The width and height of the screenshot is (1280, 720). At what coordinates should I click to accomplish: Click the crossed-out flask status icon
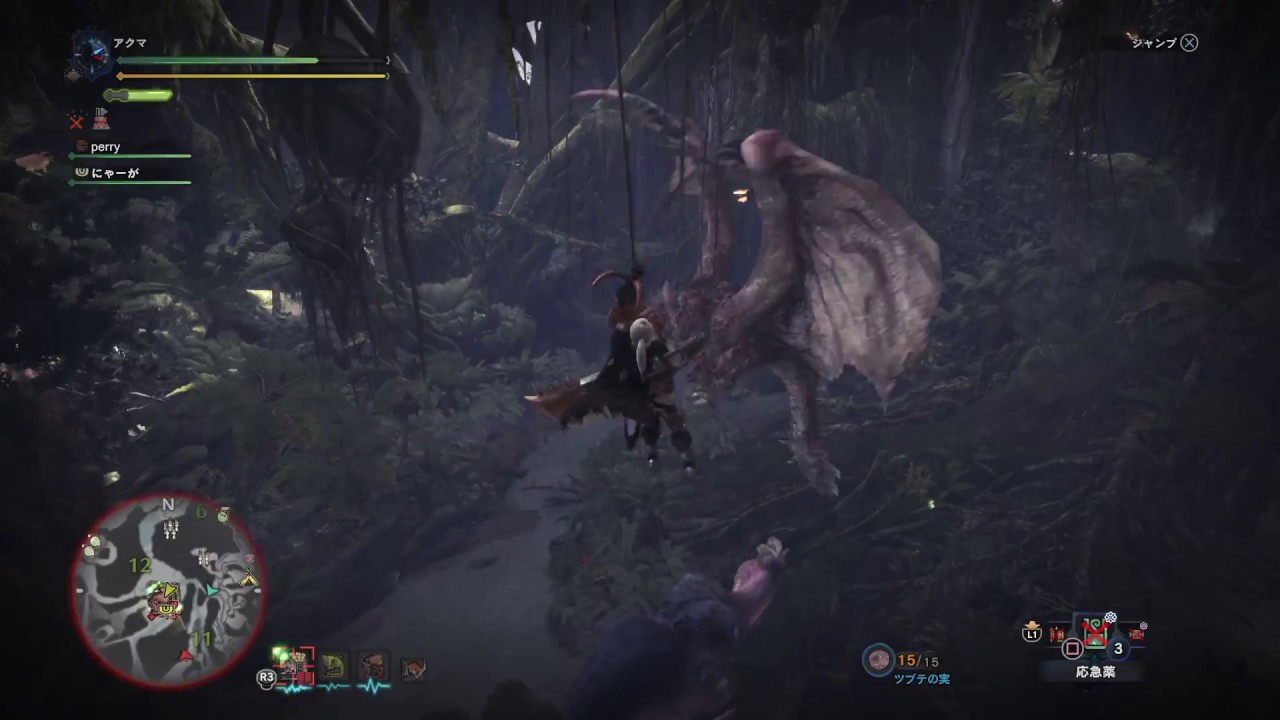101,120
